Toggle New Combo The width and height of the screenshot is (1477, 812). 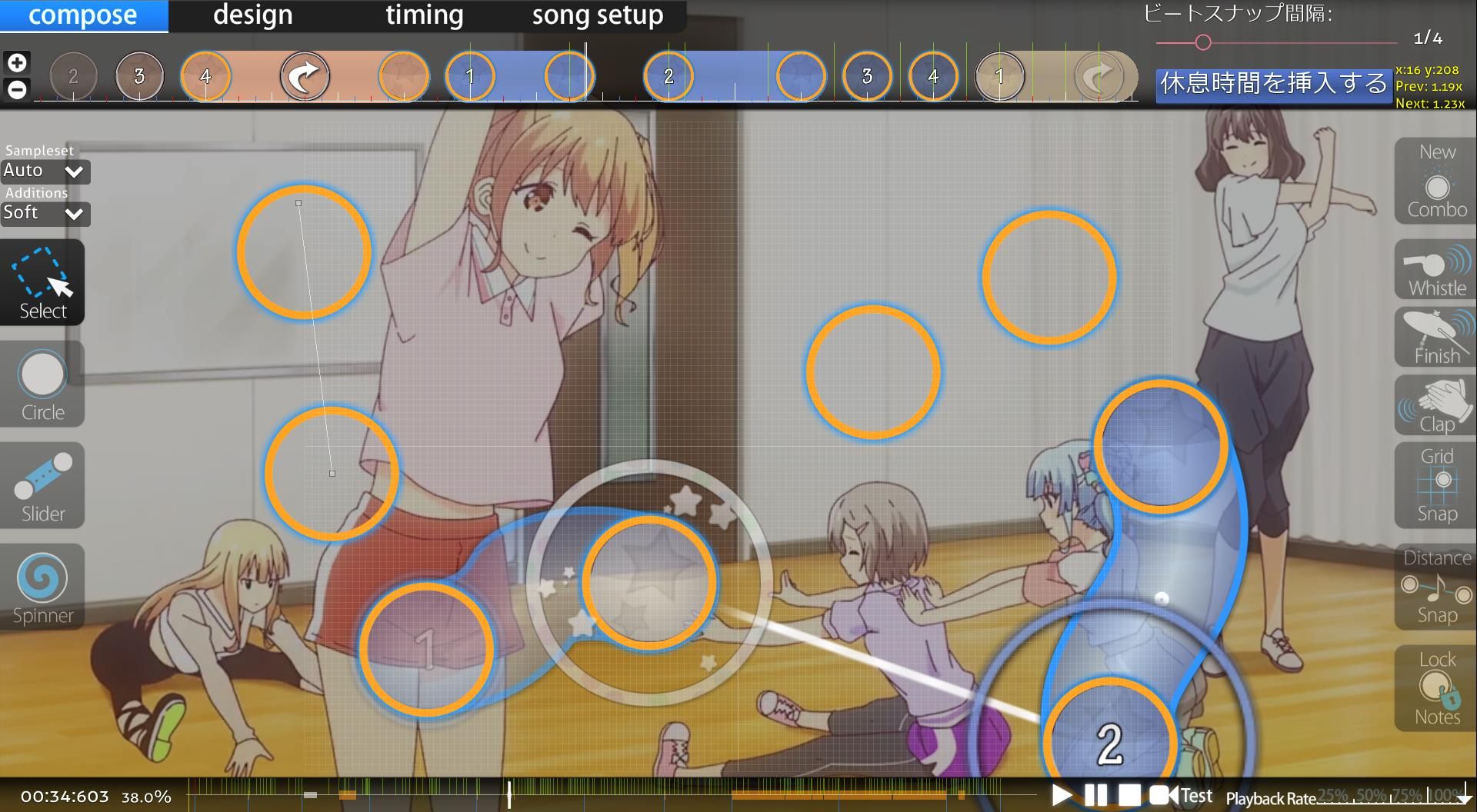(x=1436, y=181)
